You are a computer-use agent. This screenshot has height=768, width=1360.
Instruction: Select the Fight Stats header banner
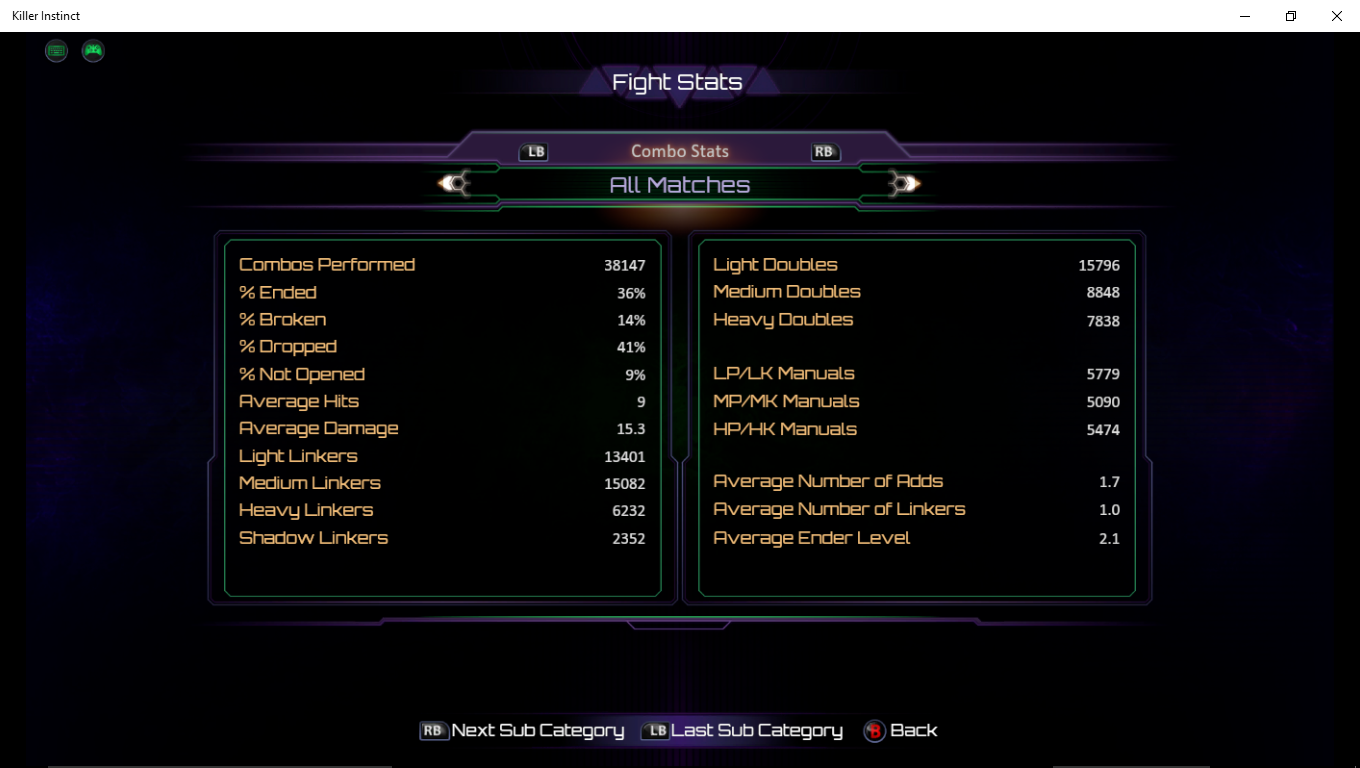coord(679,82)
